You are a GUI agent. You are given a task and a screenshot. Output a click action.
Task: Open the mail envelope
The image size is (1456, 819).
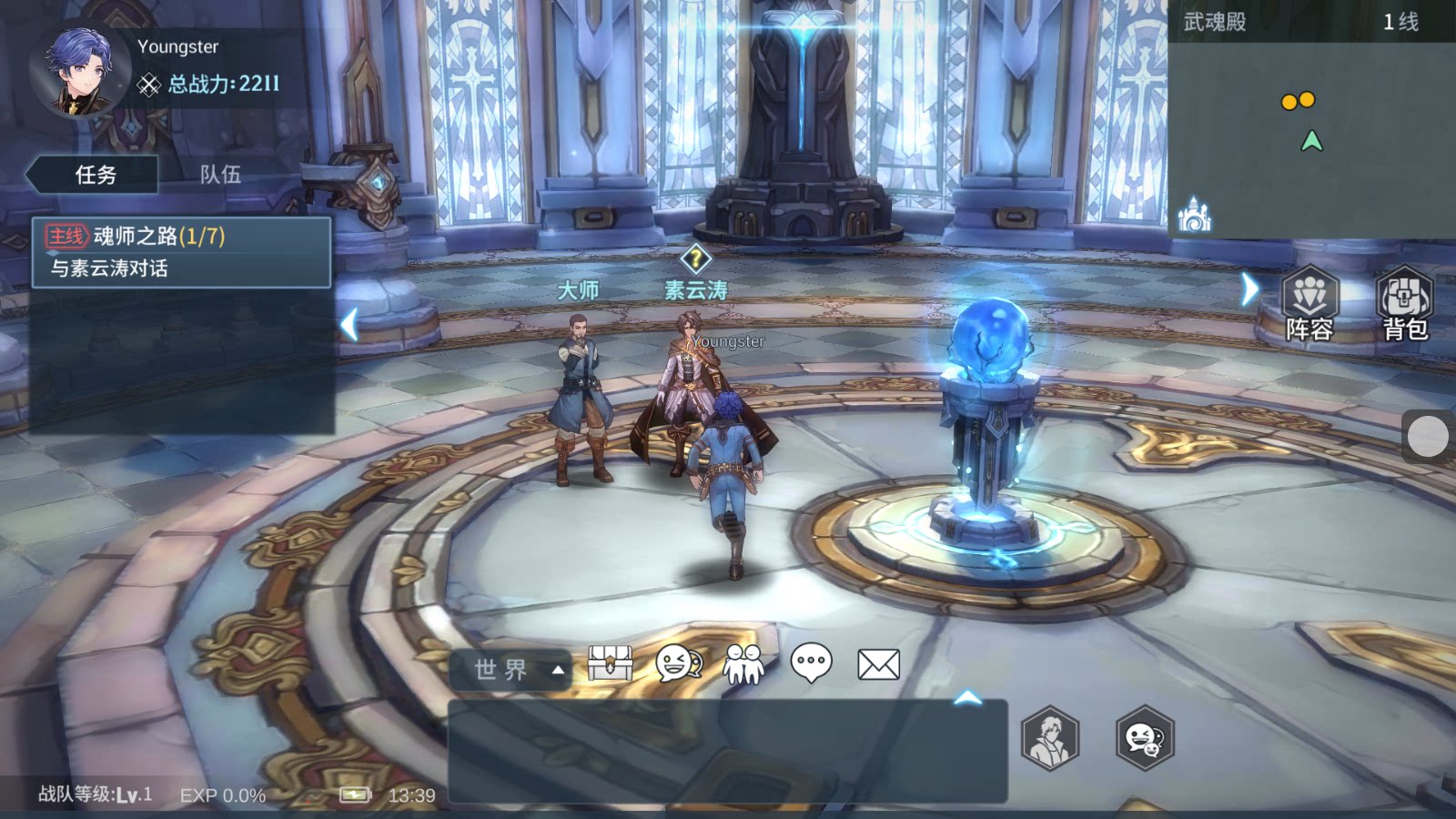(878, 663)
